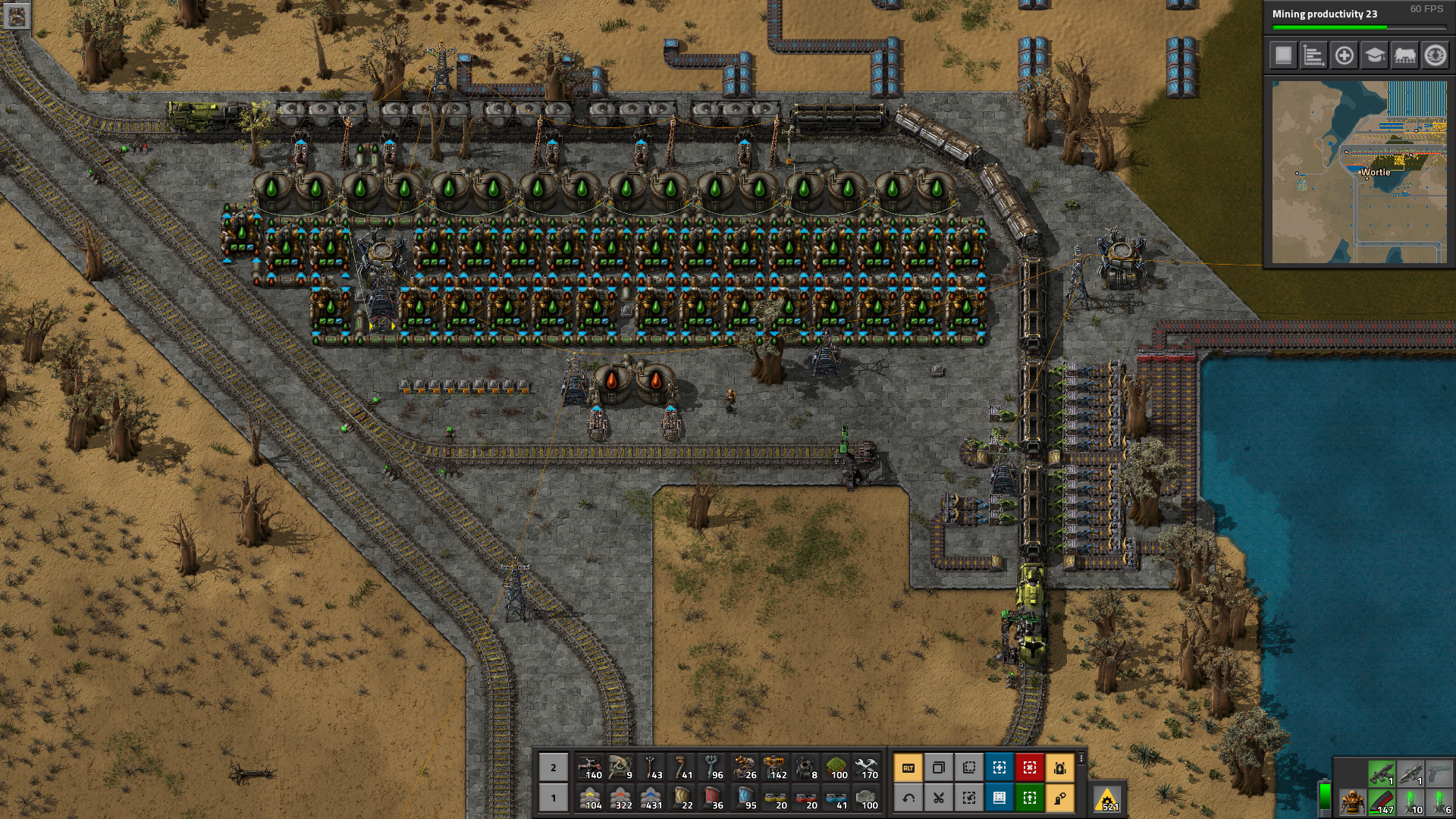Activate the copy tool shortcut
The width and height of the screenshot is (1456, 819).
pyautogui.click(x=939, y=767)
